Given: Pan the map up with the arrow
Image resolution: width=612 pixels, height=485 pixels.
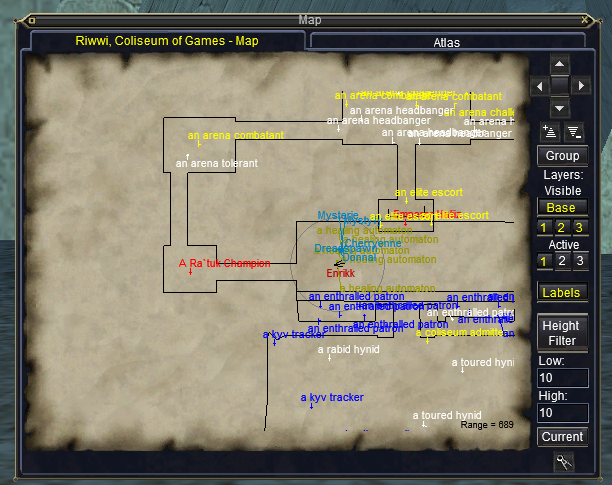Looking at the screenshot, I should pyautogui.click(x=560, y=63).
